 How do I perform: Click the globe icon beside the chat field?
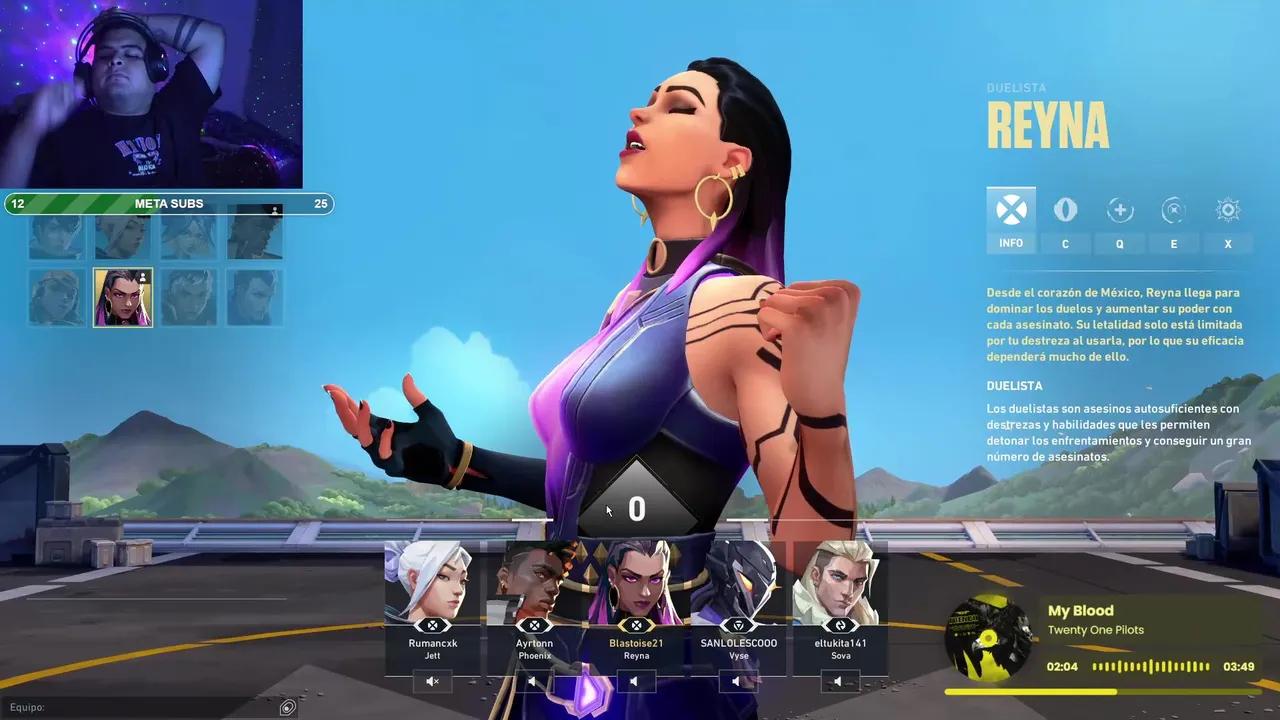pos(287,707)
